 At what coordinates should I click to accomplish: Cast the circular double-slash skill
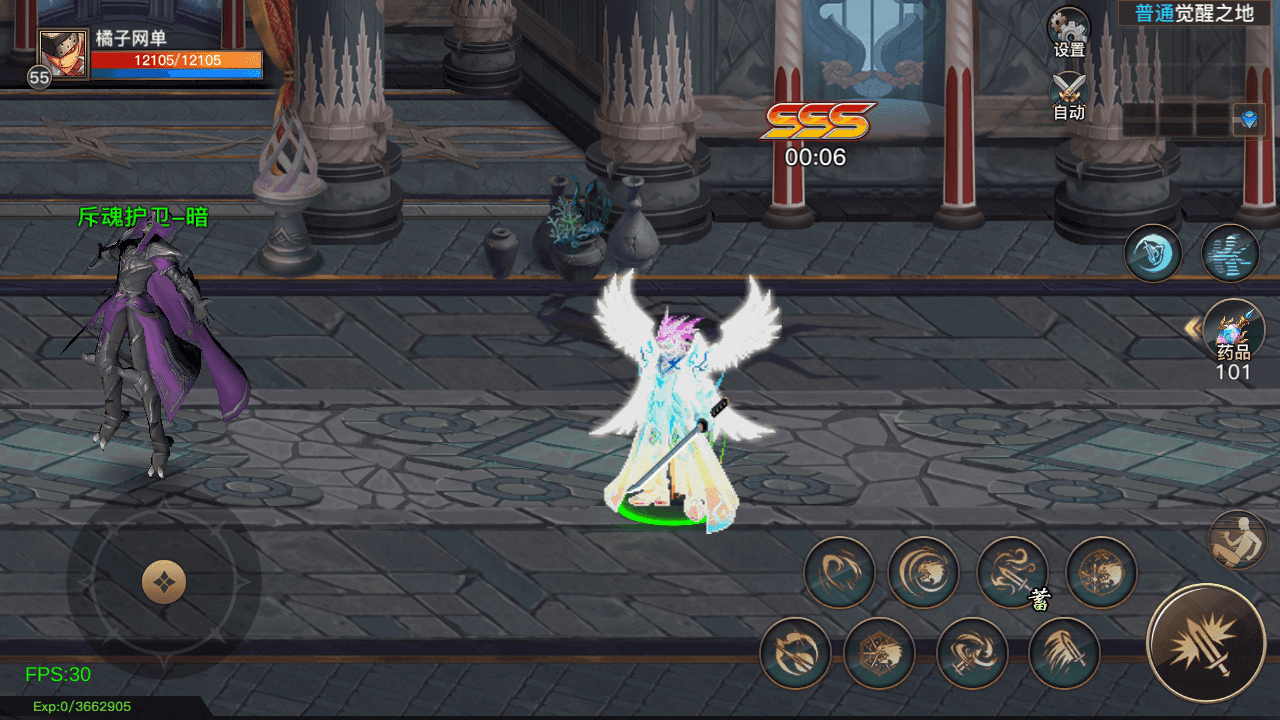[x=795, y=653]
